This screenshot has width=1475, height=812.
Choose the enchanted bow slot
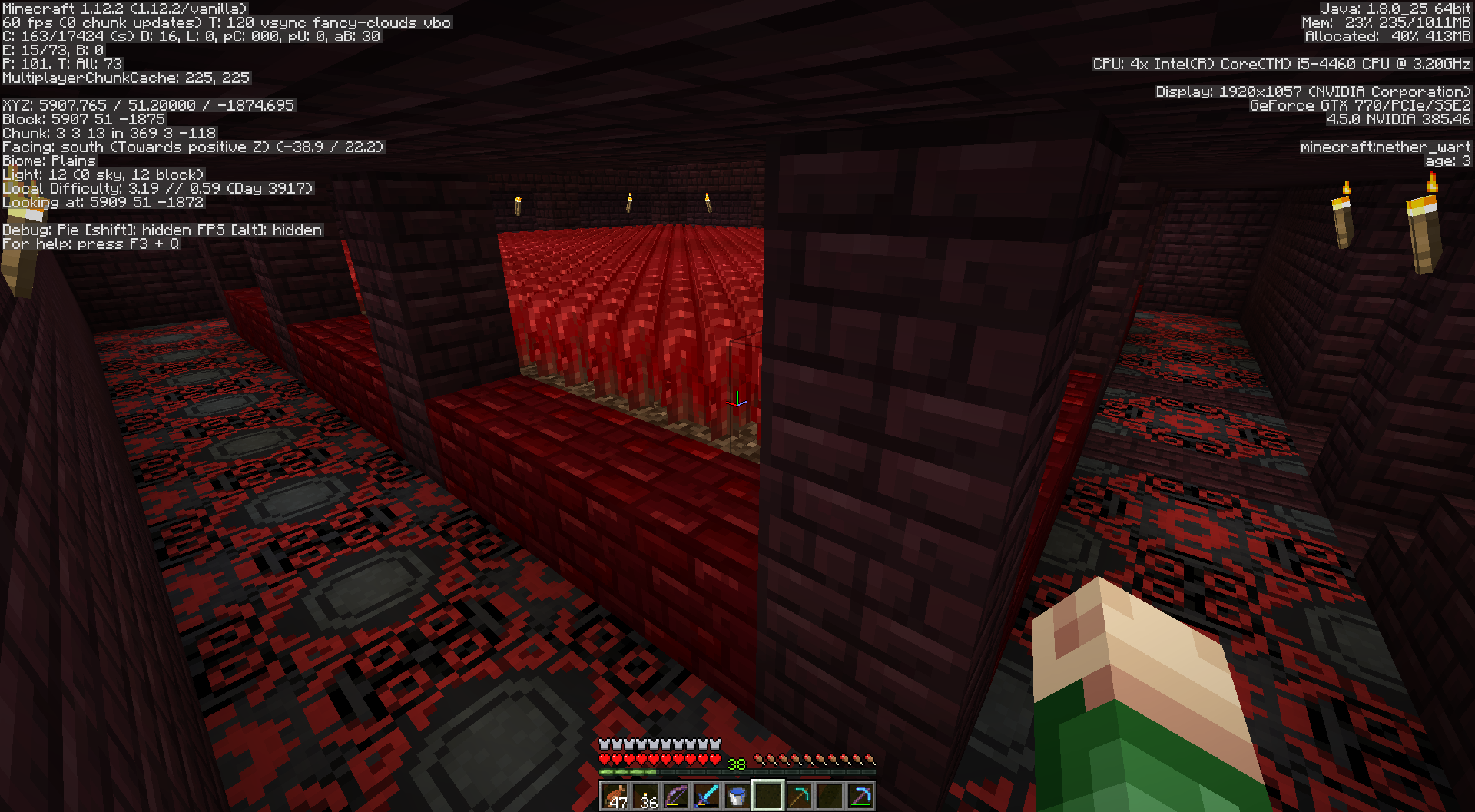(676, 796)
